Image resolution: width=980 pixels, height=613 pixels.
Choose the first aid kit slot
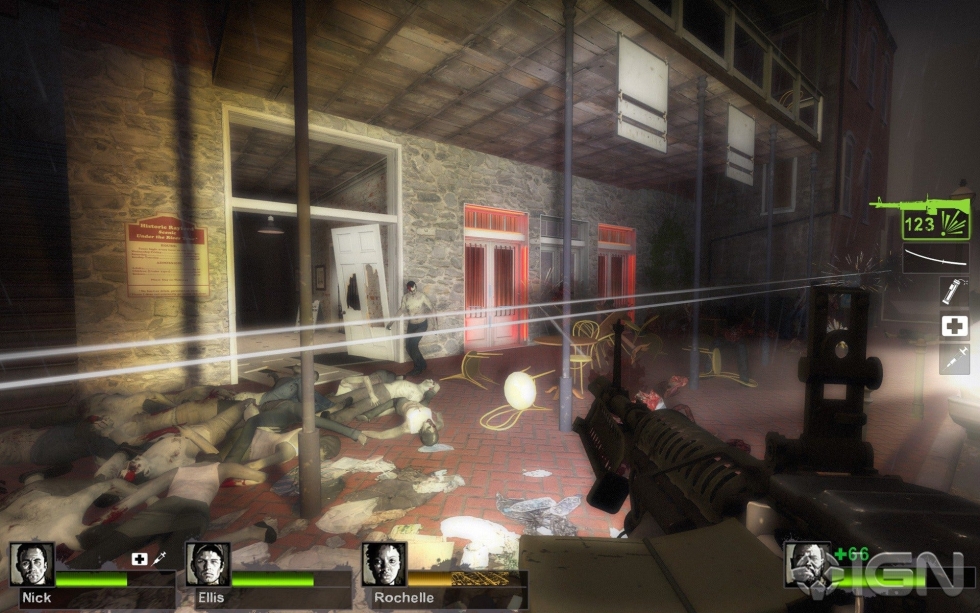tap(954, 326)
